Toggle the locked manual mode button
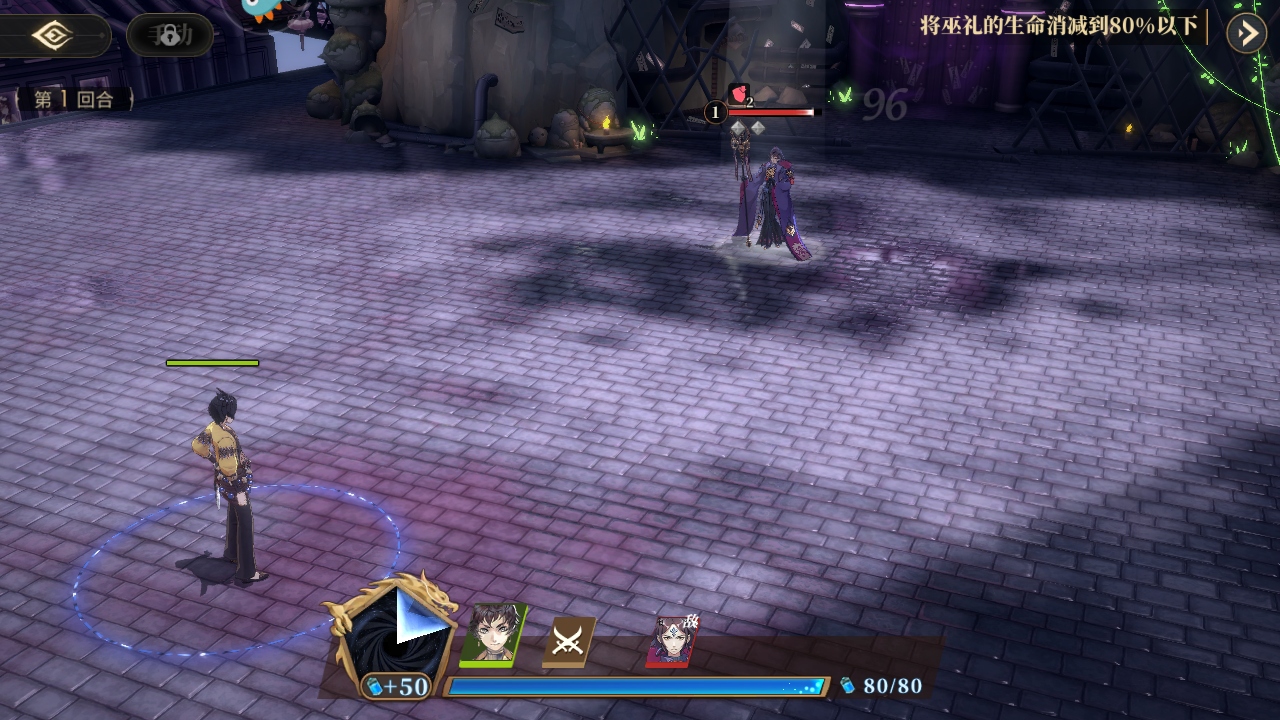1280x720 pixels. 170,36
